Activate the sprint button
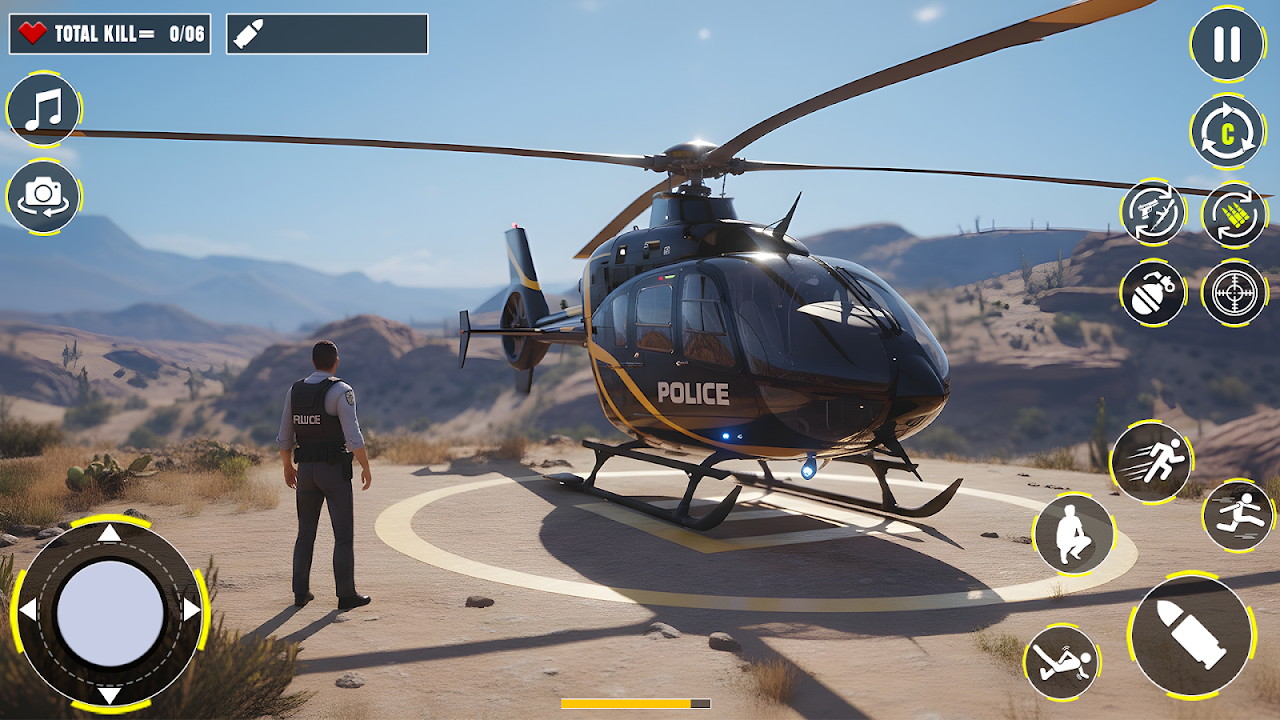Image resolution: width=1280 pixels, height=720 pixels. [x=1151, y=462]
